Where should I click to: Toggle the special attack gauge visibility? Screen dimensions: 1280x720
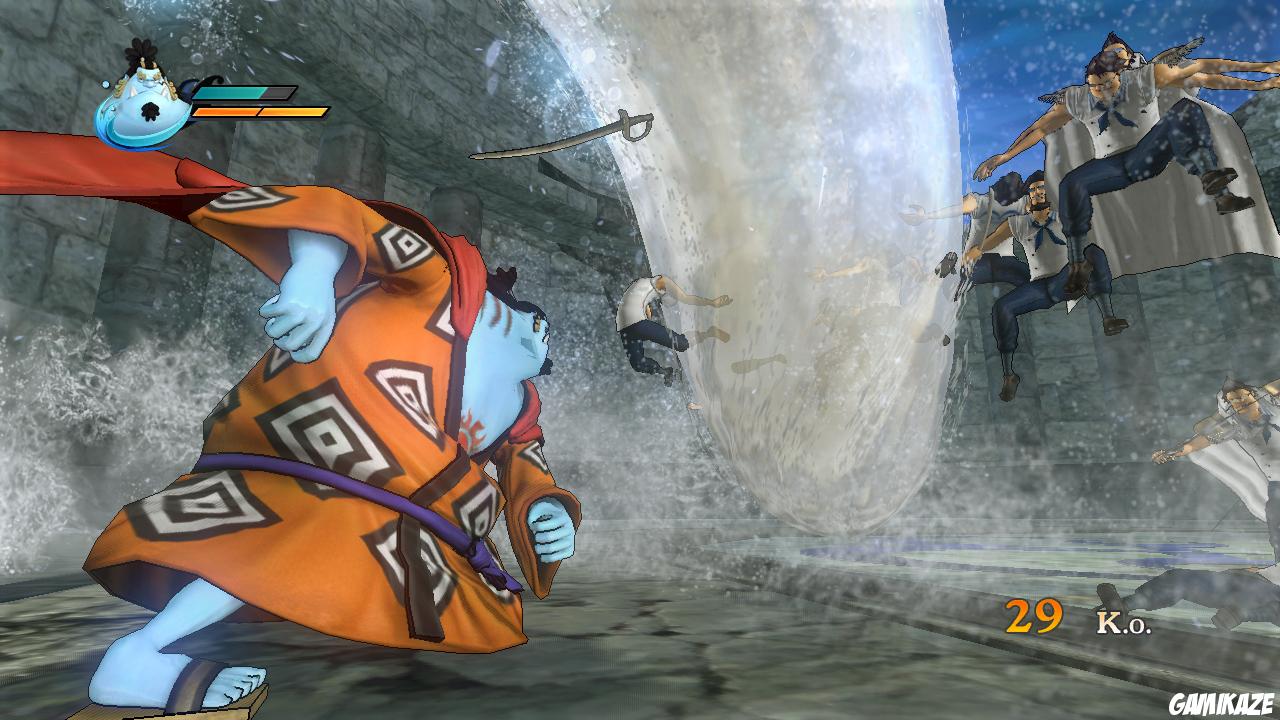pyautogui.click(x=260, y=112)
